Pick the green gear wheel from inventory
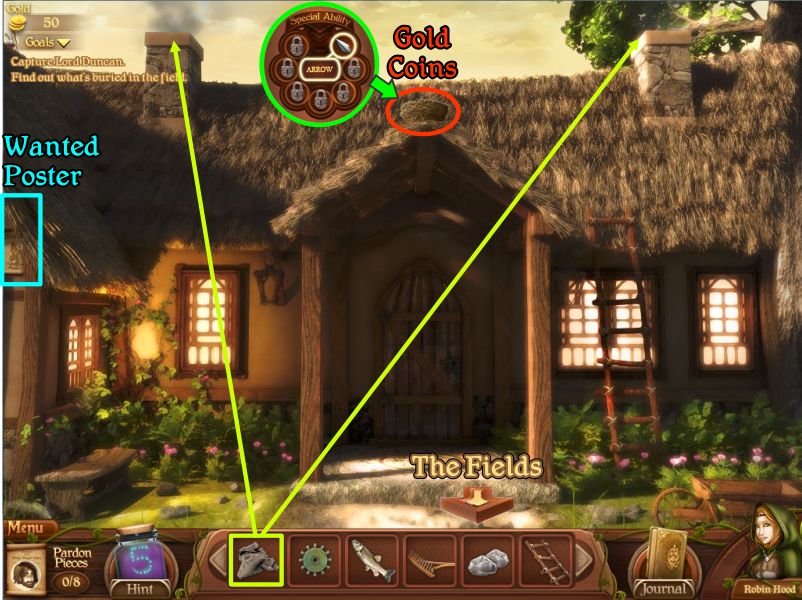Screen dimensions: 802x600 point(315,561)
